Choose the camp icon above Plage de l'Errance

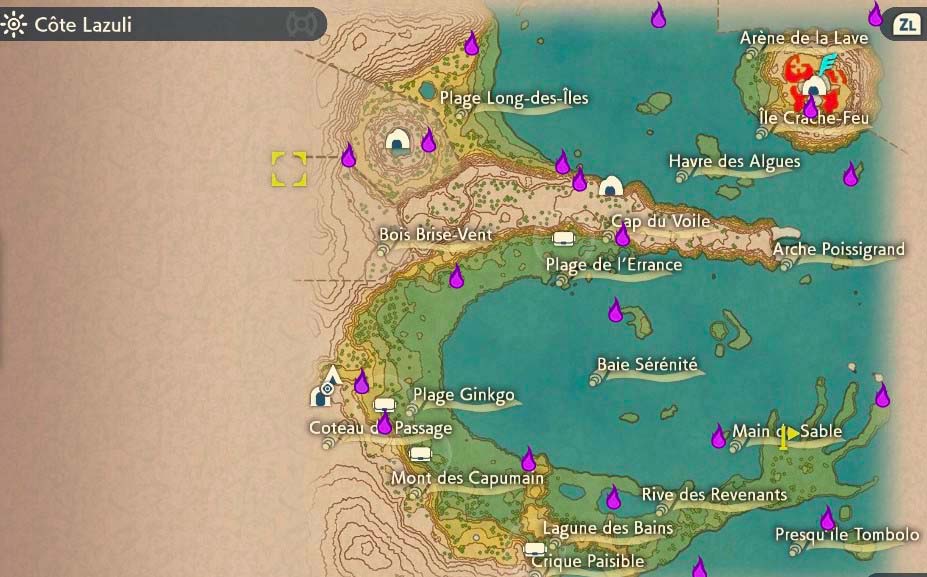tap(563, 239)
